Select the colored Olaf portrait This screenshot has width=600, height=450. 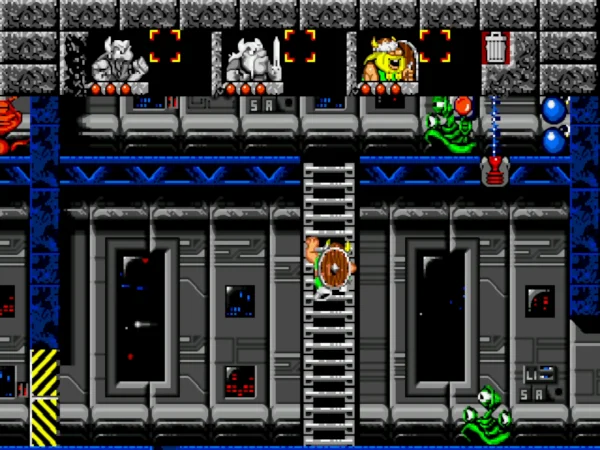coord(383,58)
